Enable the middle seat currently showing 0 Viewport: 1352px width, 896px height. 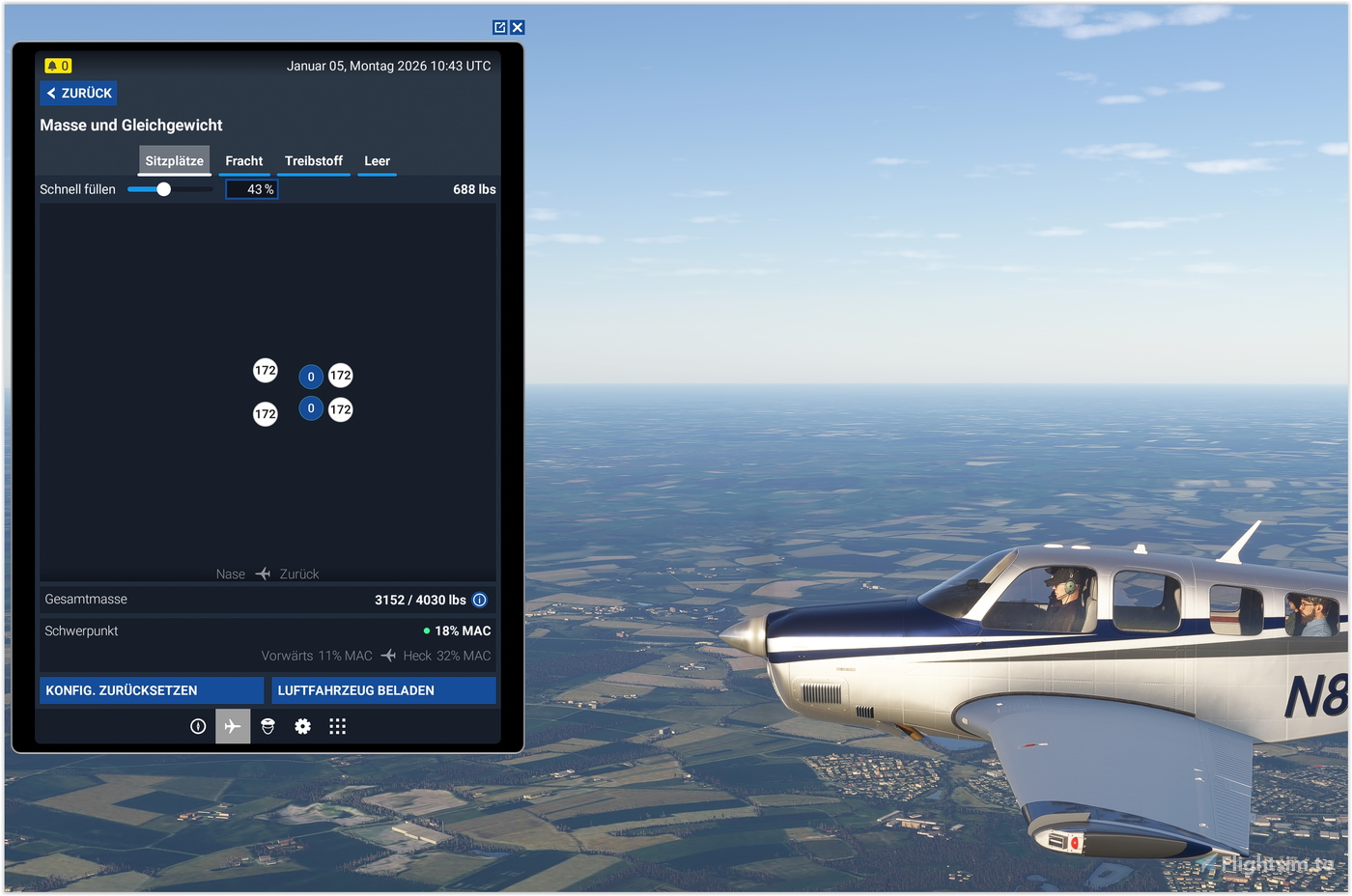point(311,376)
